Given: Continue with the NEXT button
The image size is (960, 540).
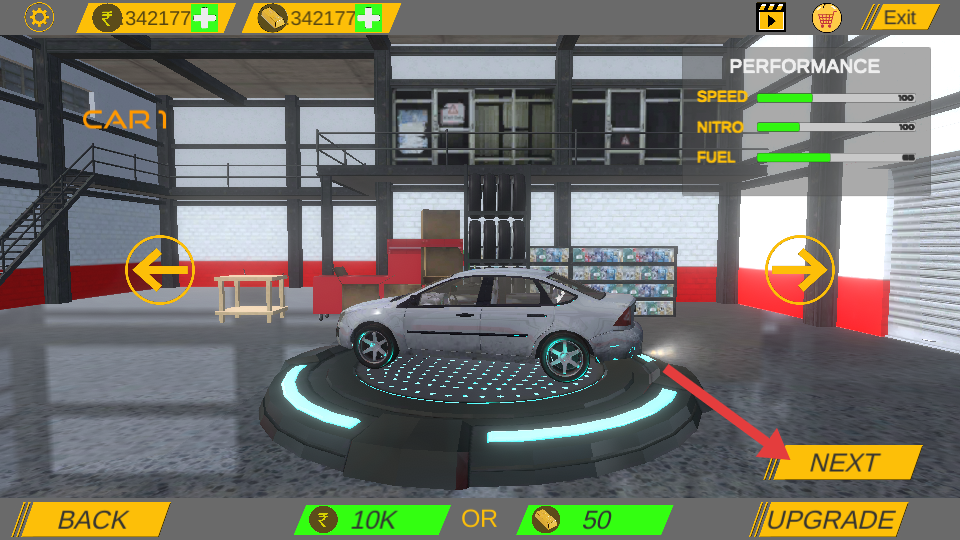Looking at the screenshot, I should [x=846, y=463].
